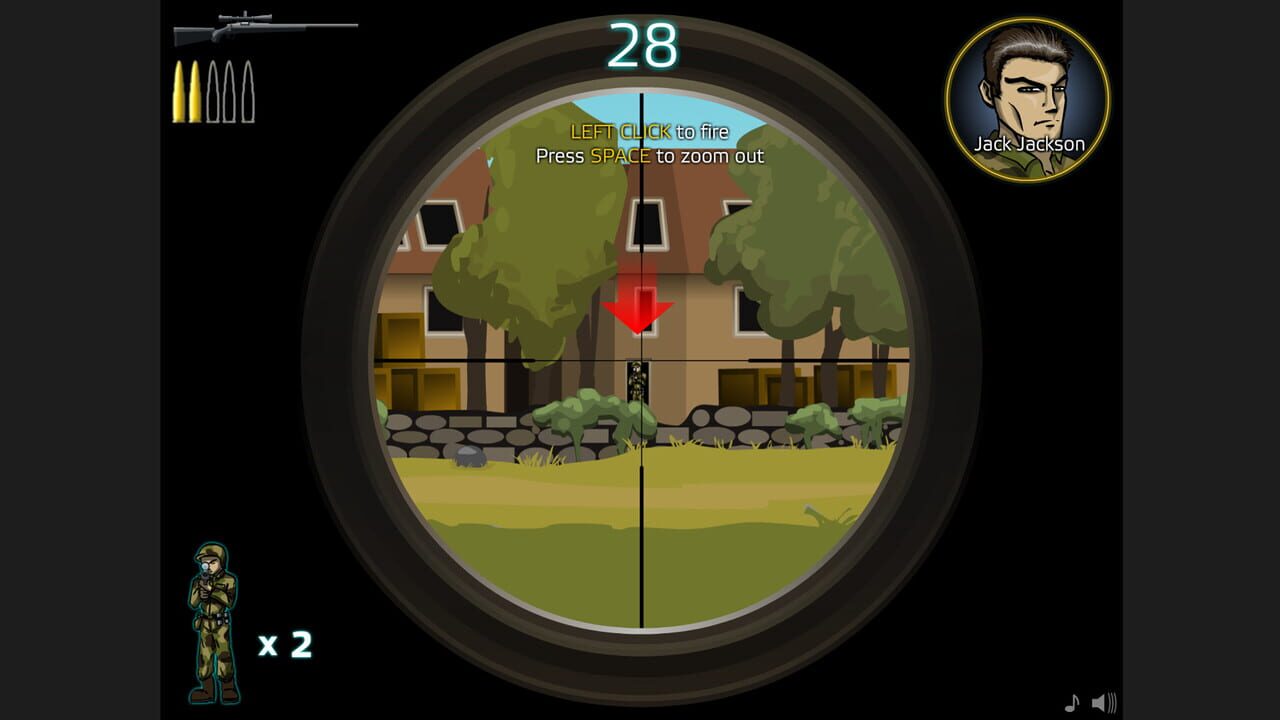This screenshot has width=1280, height=720.
Task: Fire at the enemy in the doorway
Action: click(638, 380)
